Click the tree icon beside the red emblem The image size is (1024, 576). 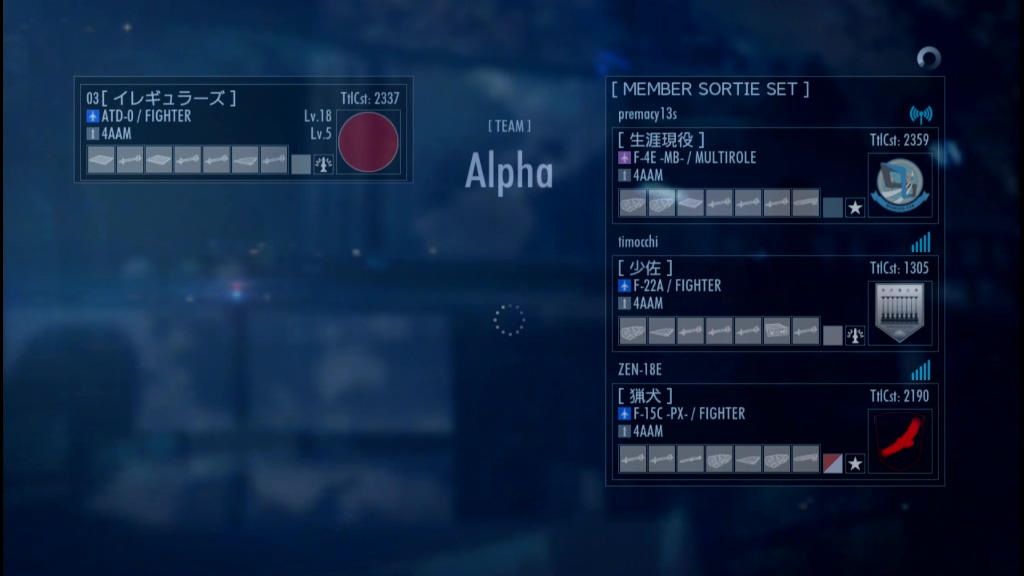[x=323, y=164]
